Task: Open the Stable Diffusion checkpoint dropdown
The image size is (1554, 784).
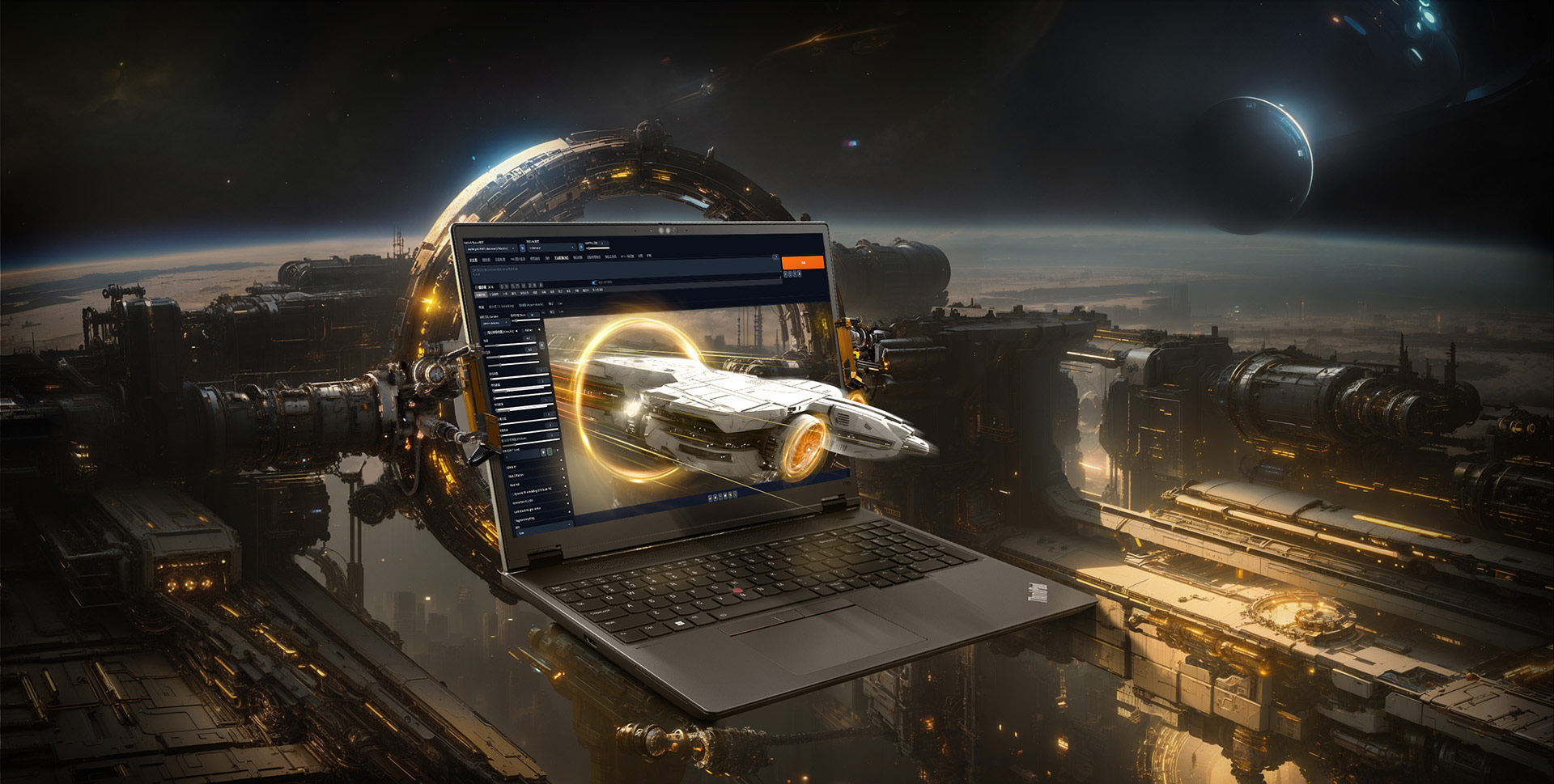Action: tap(490, 248)
